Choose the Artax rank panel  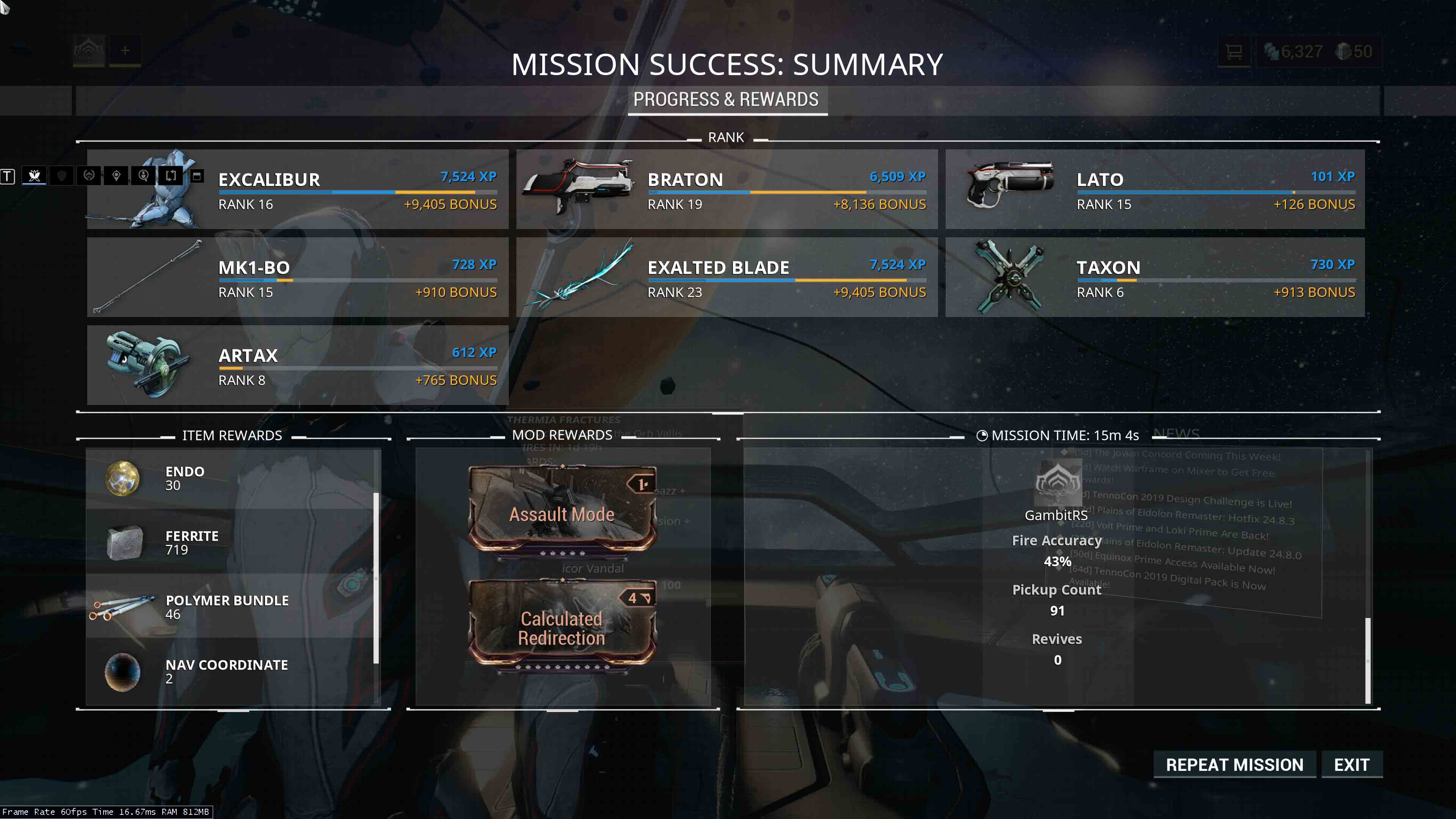click(x=298, y=365)
